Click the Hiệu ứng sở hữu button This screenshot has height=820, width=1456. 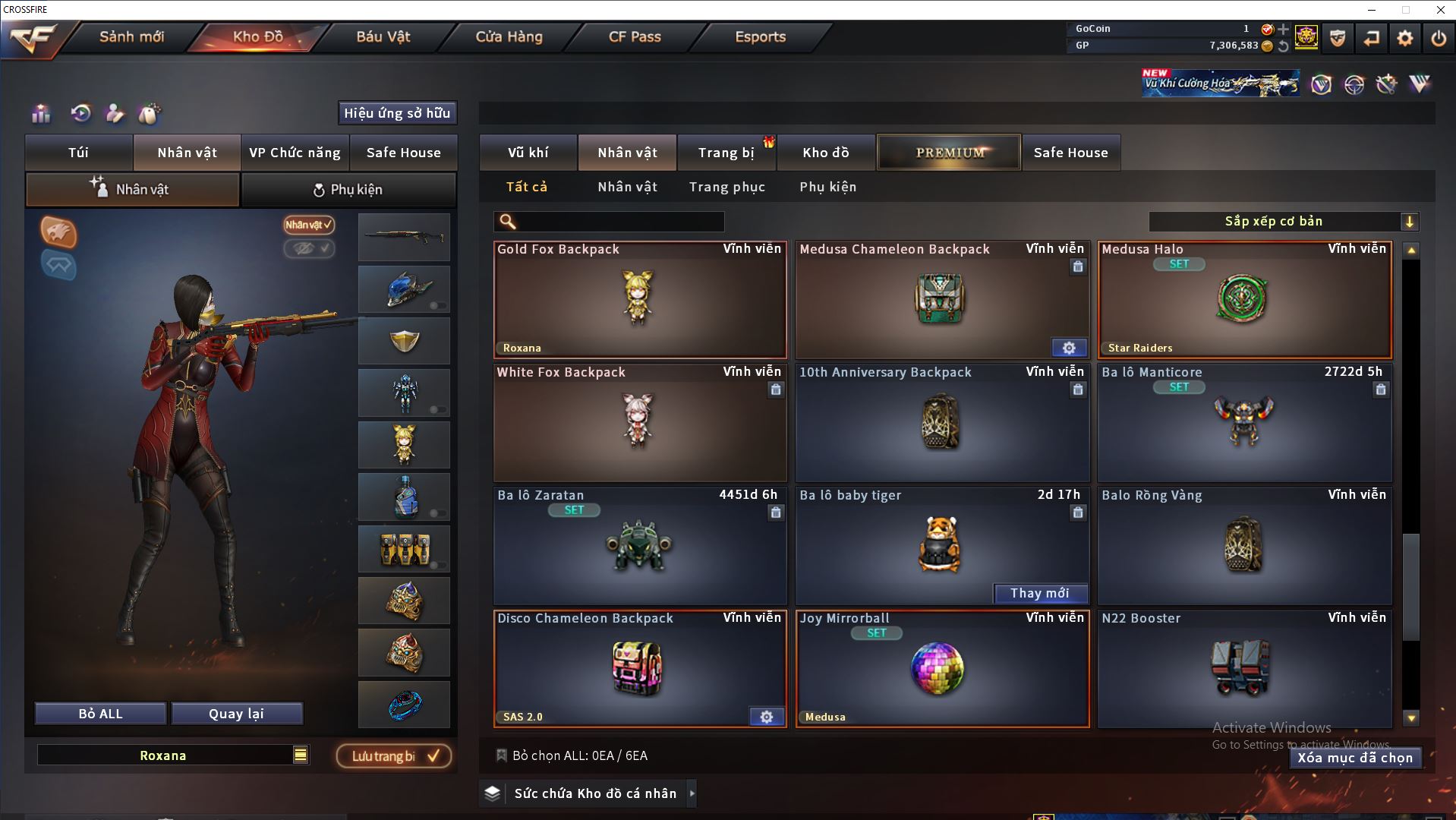click(396, 113)
